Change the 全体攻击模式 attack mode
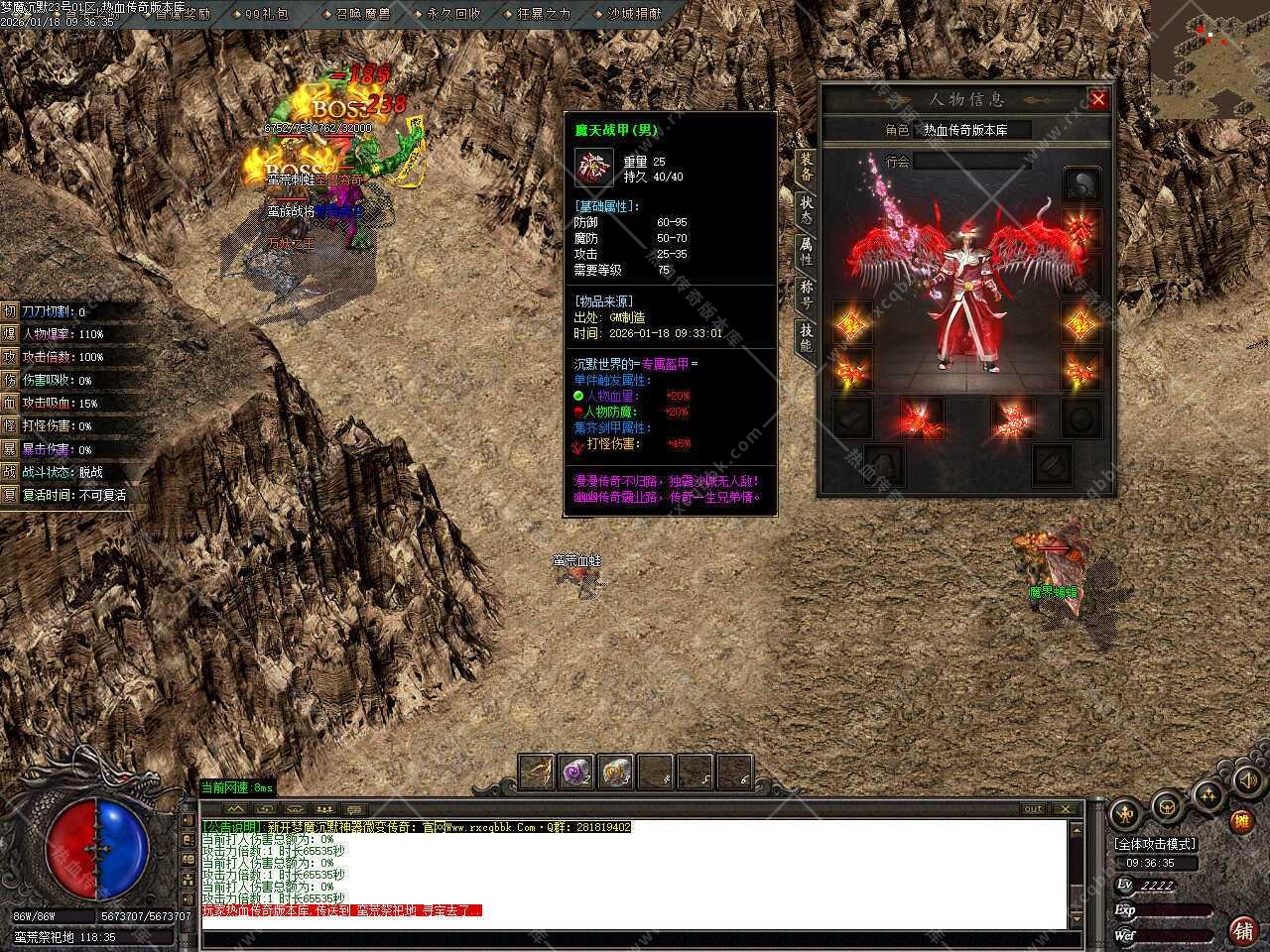This screenshot has width=1270, height=952. (1155, 844)
